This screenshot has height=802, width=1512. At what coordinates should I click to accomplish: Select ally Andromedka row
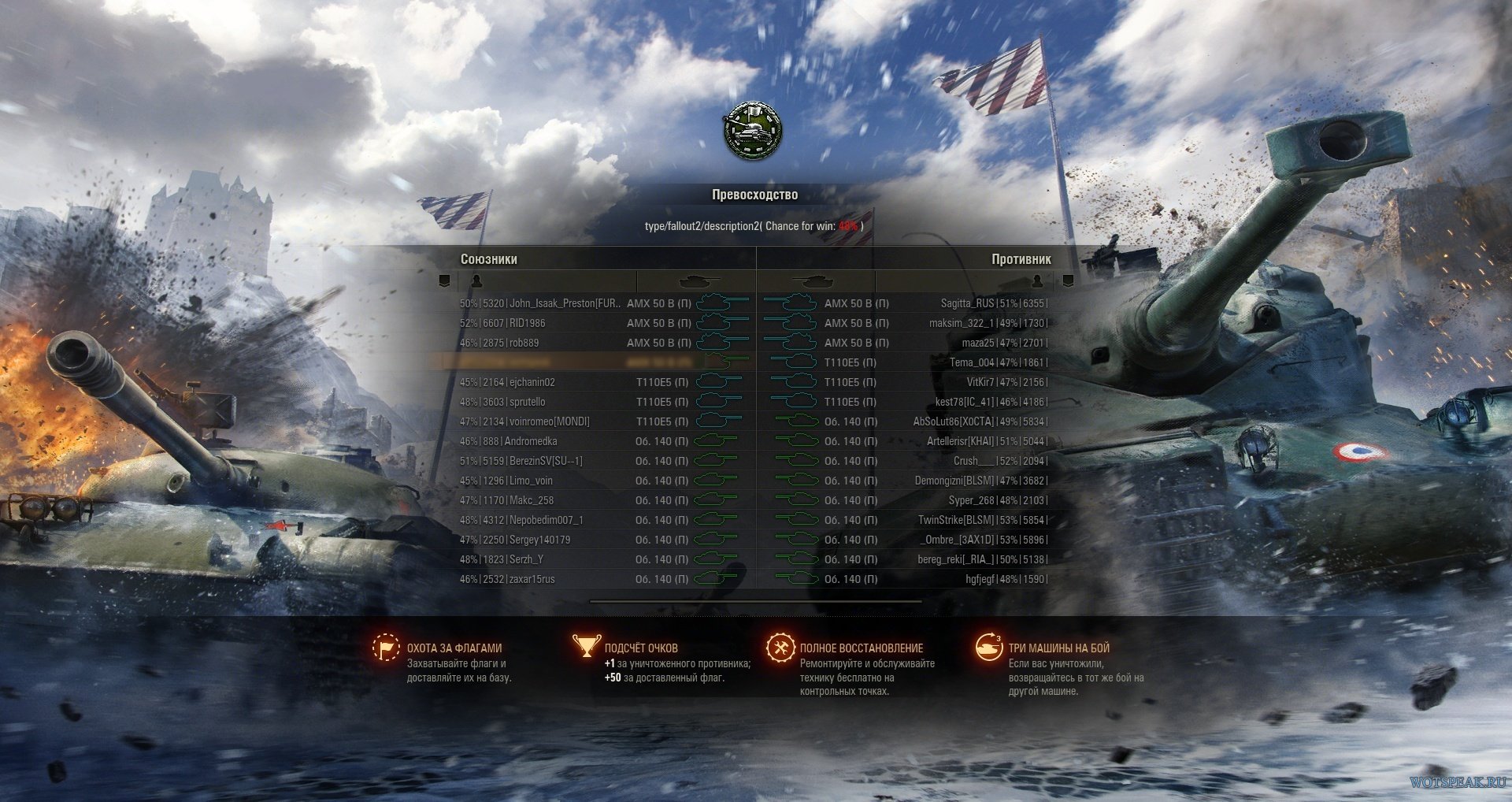pyautogui.click(x=530, y=441)
